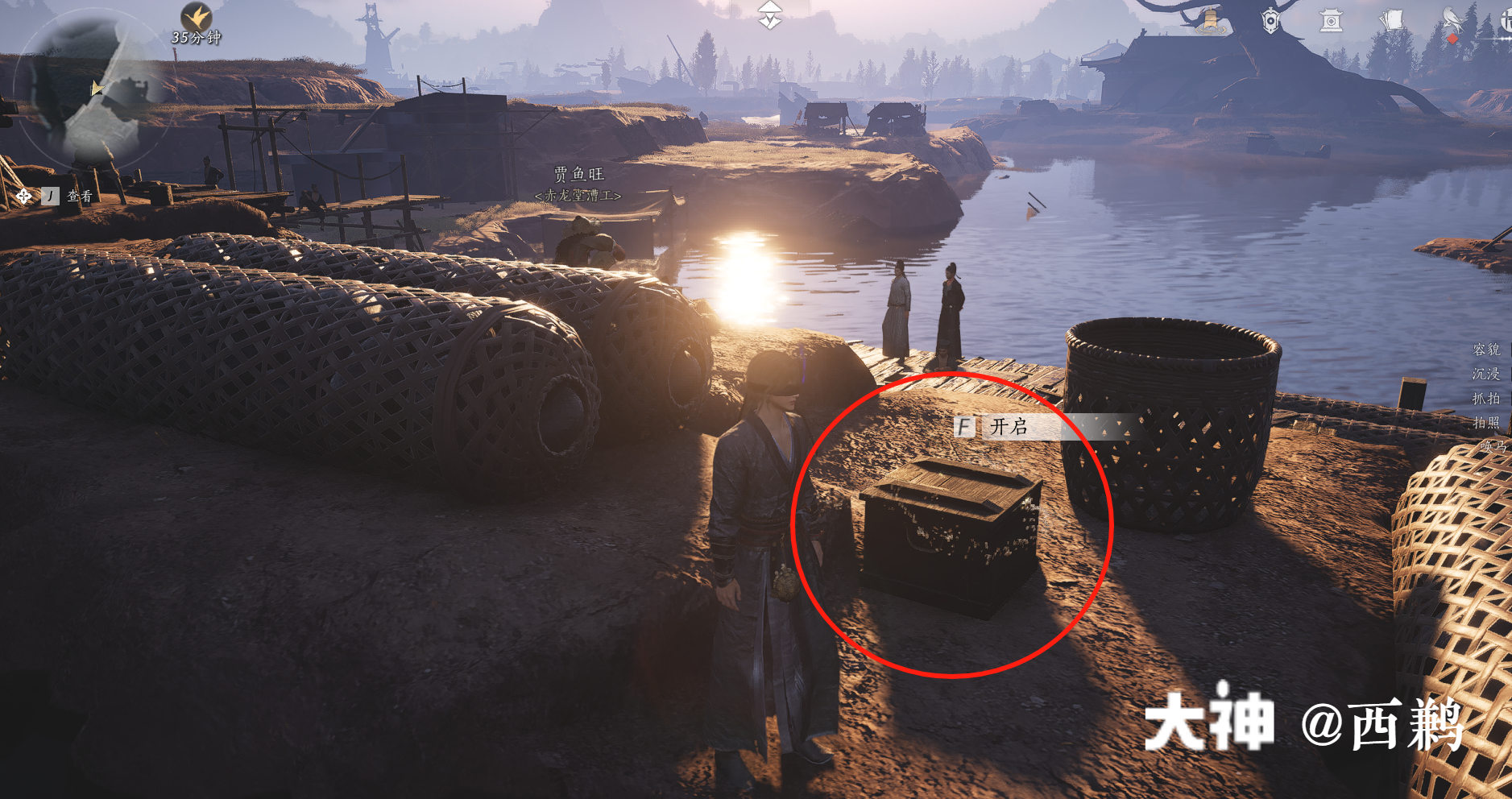Click 查看 next to the J key prompt
This screenshot has height=799, width=1512.
pyautogui.click(x=78, y=194)
